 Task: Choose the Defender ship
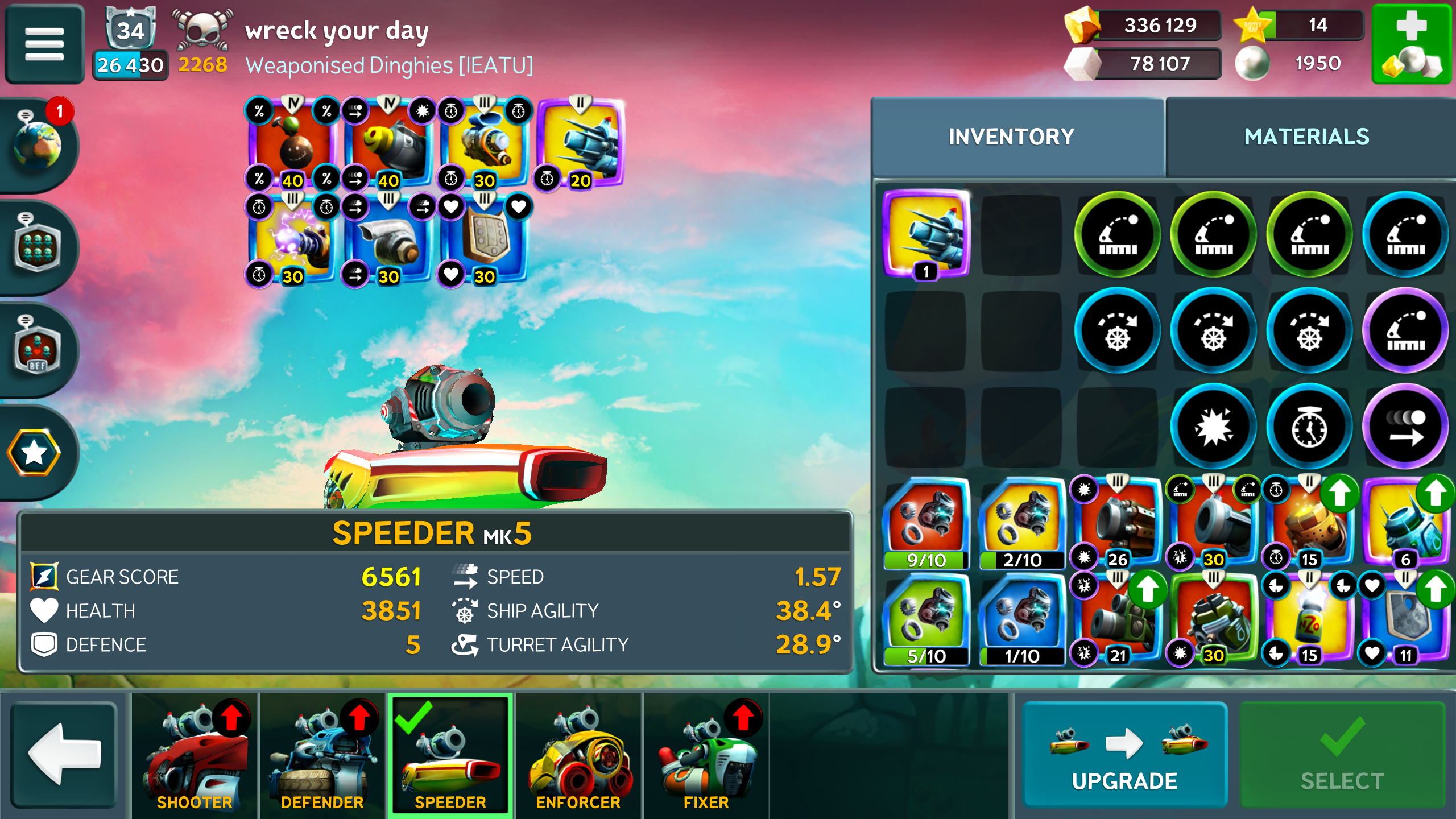pyautogui.click(x=322, y=754)
